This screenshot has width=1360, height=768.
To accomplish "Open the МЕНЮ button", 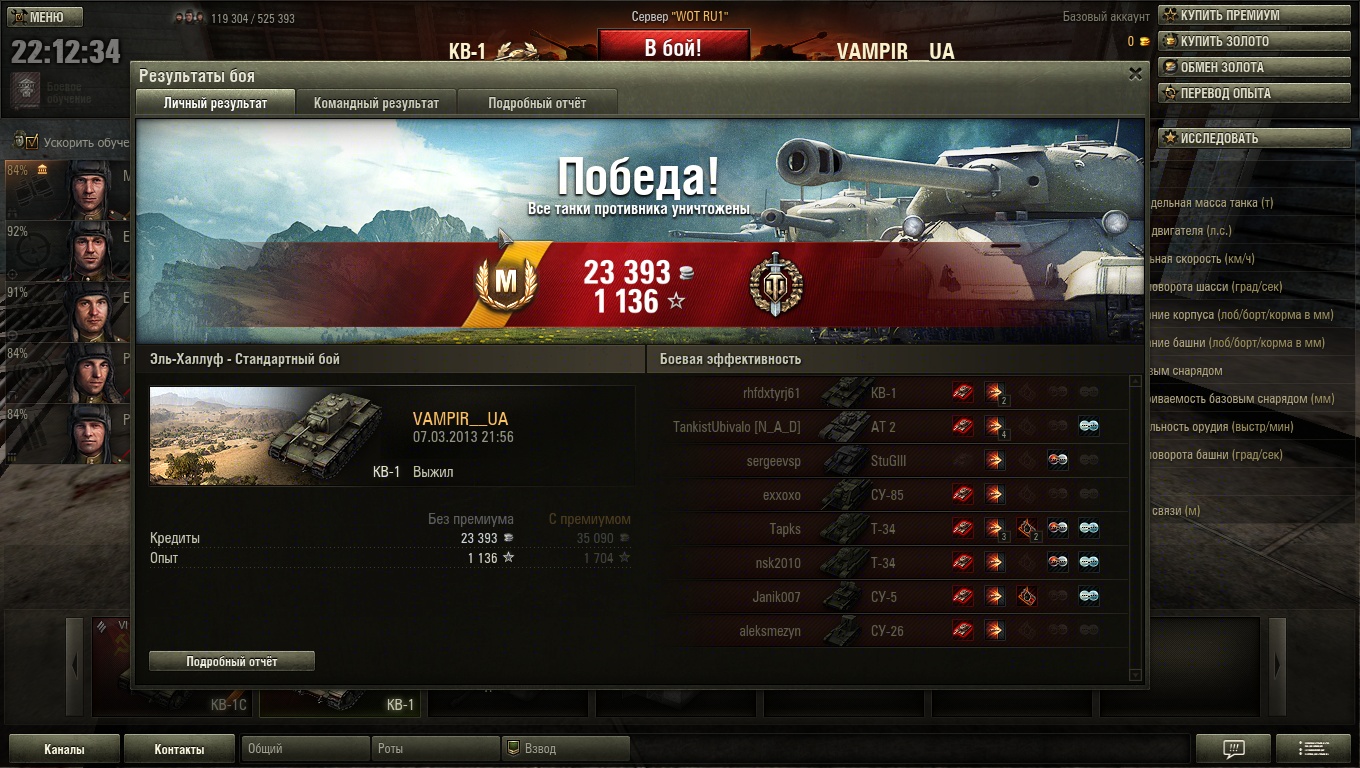I will point(46,17).
